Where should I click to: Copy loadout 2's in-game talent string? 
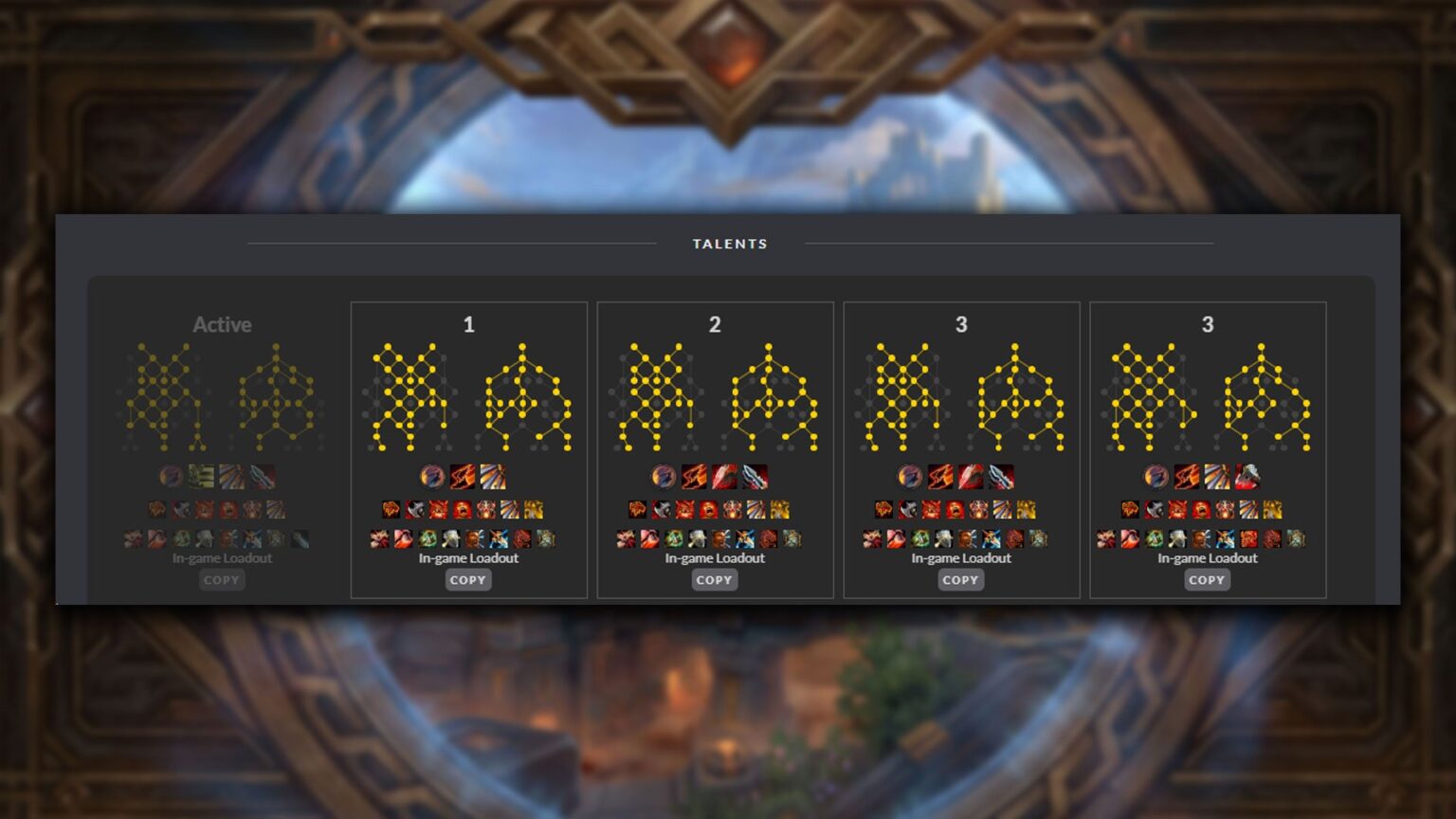(x=715, y=580)
